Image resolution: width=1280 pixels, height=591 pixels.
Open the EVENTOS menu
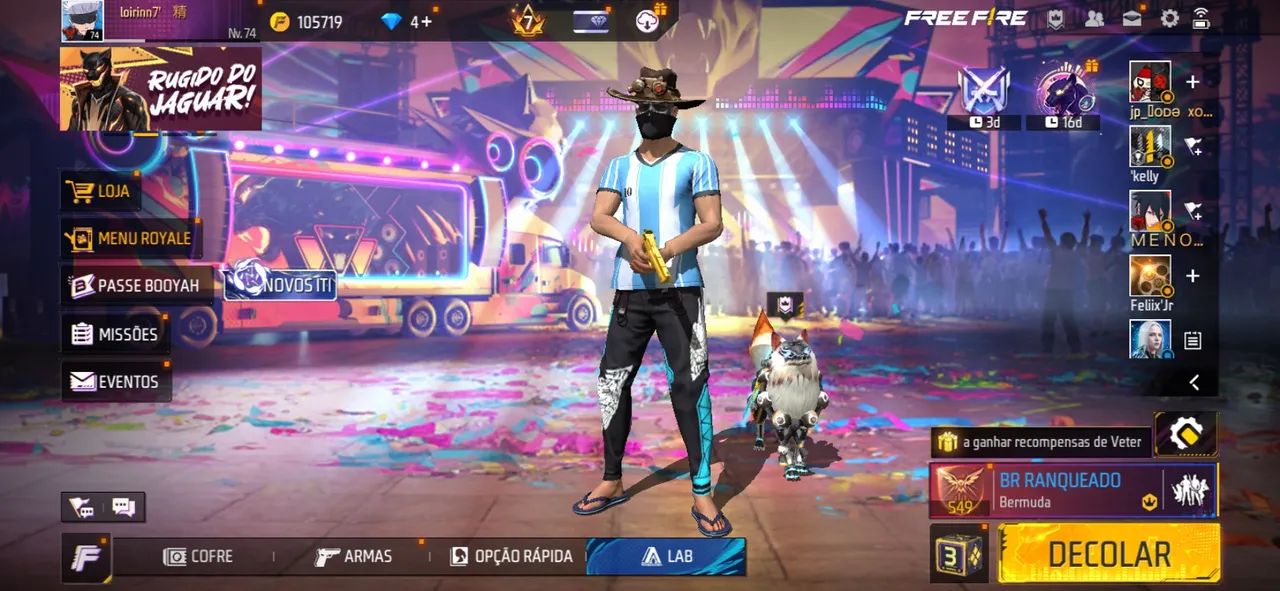pos(115,381)
